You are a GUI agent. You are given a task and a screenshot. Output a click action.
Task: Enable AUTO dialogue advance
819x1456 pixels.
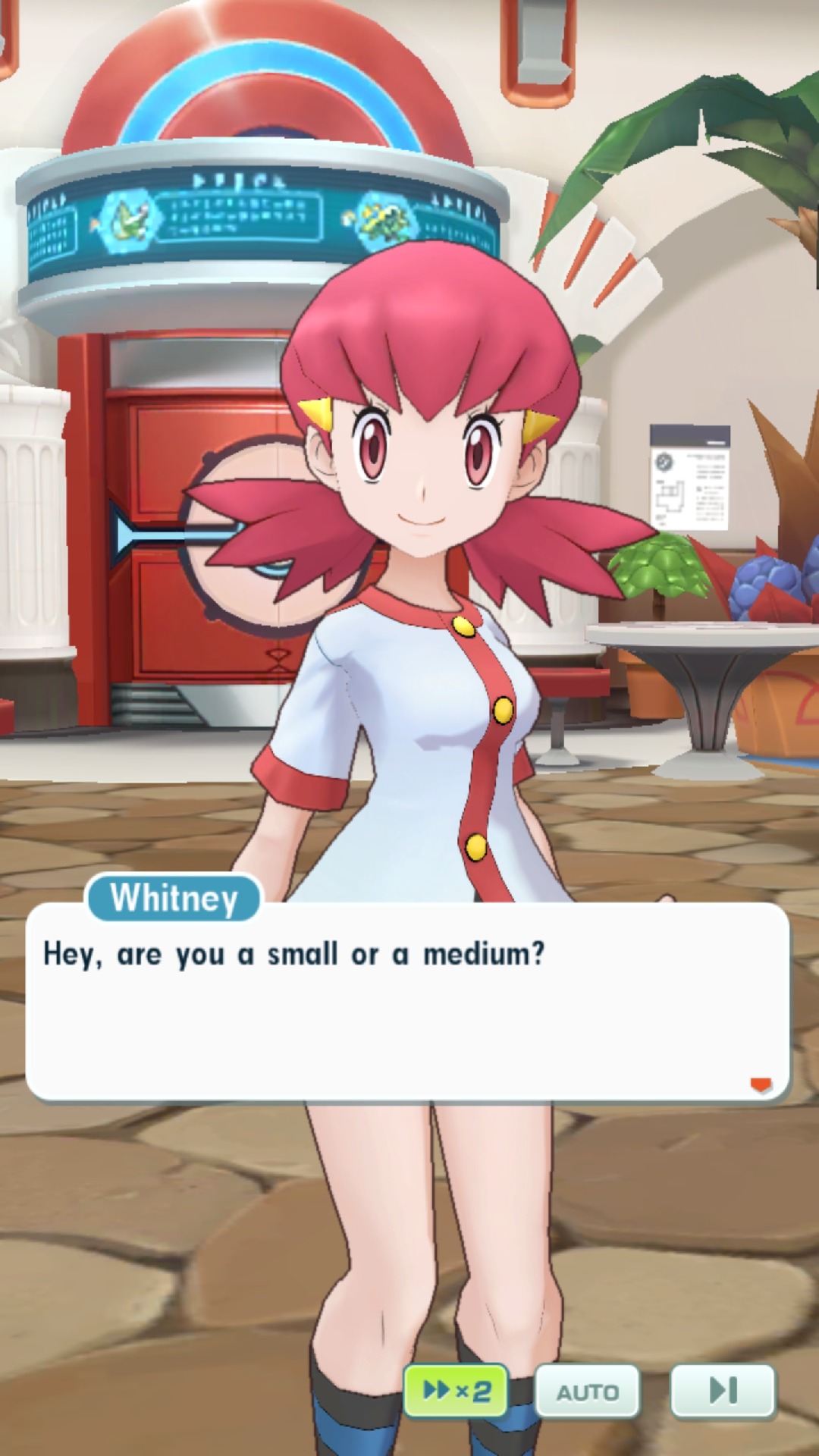588,1392
